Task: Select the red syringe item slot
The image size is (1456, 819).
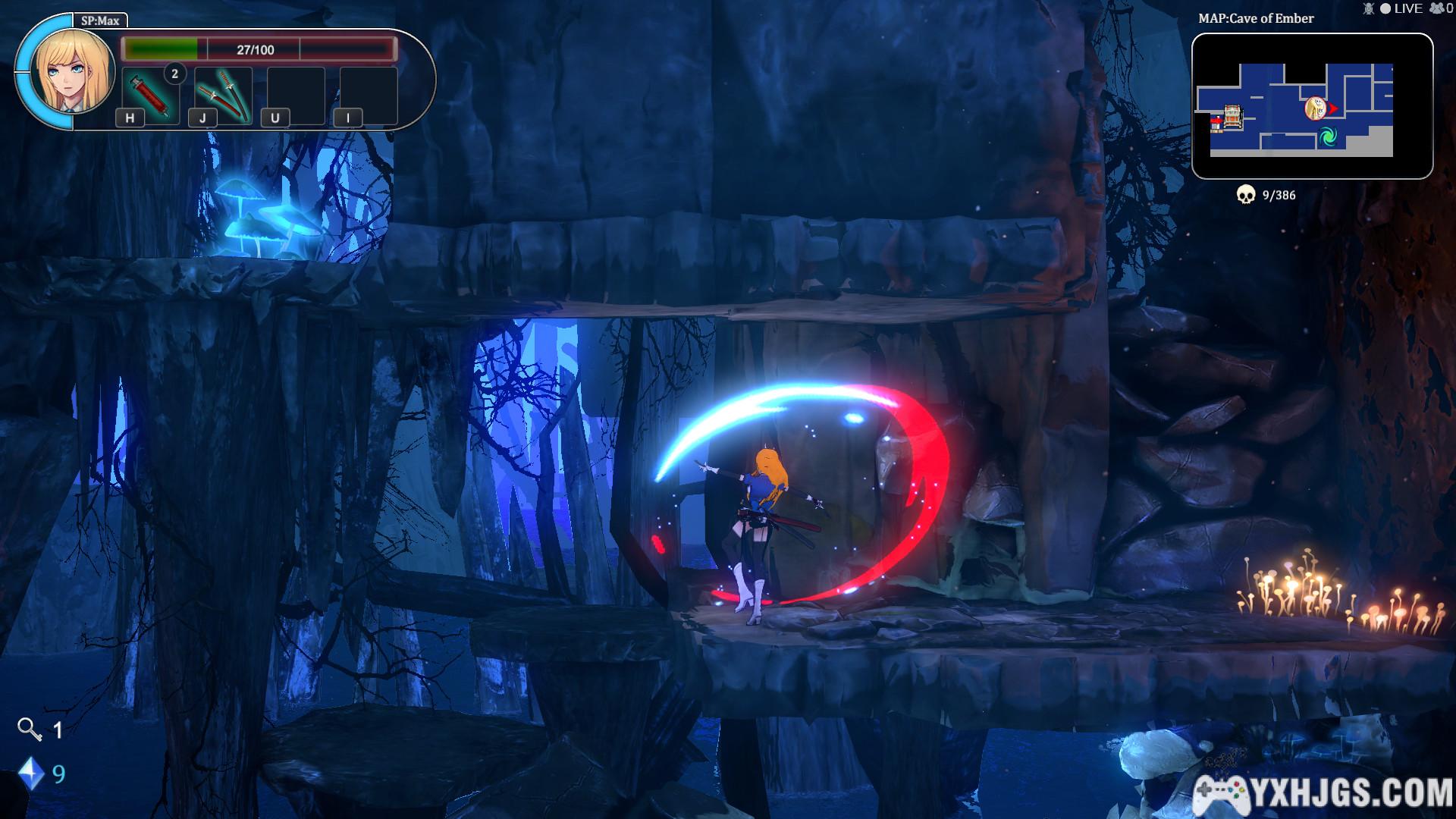Action: 149,95
